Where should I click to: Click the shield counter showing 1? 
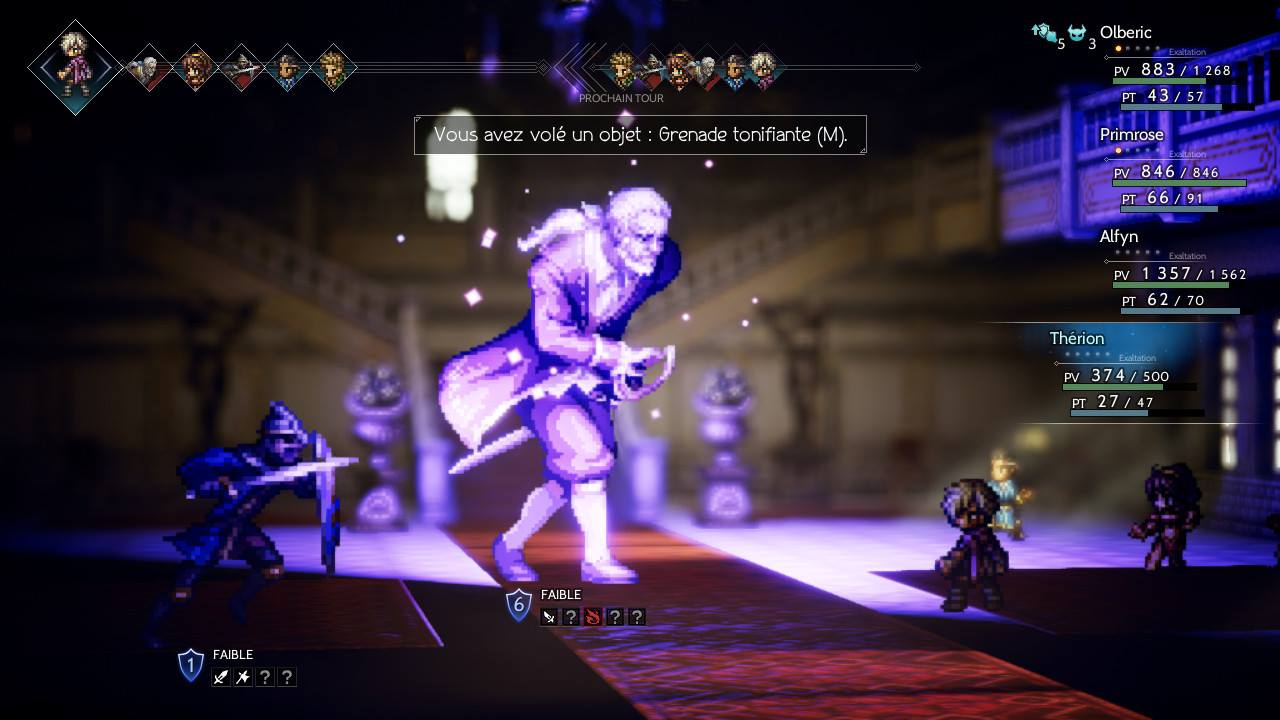(x=190, y=665)
